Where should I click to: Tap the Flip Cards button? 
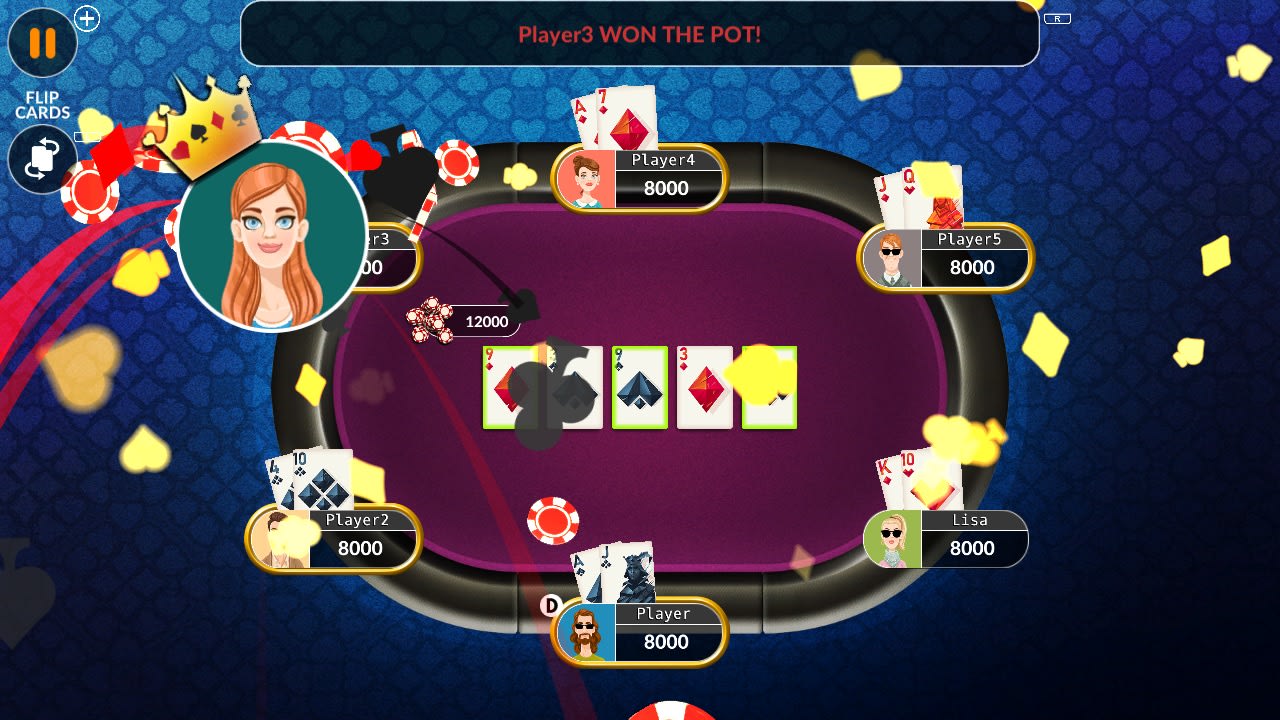(x=42, y=159)
